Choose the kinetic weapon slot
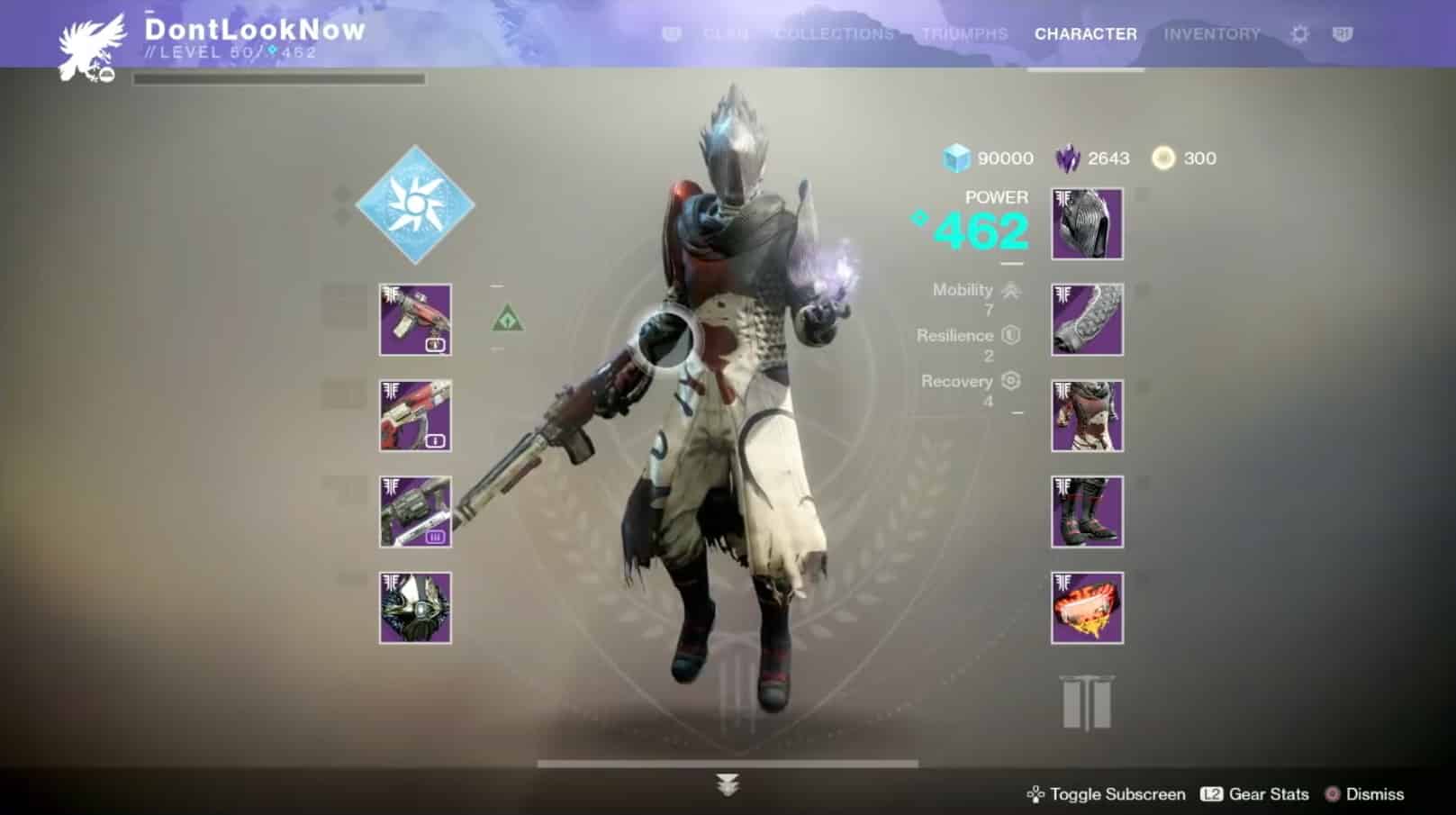The image size is (1456, 815). [x=415, y=320]
